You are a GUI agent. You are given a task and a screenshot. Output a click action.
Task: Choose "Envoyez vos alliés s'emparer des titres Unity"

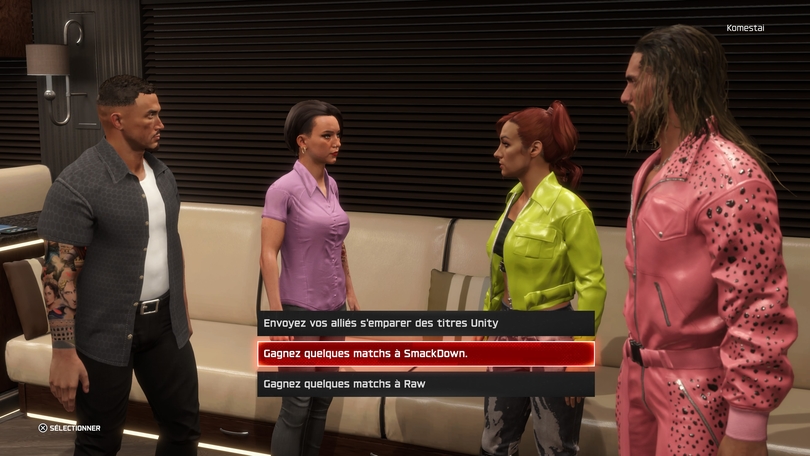coord(425,323)
